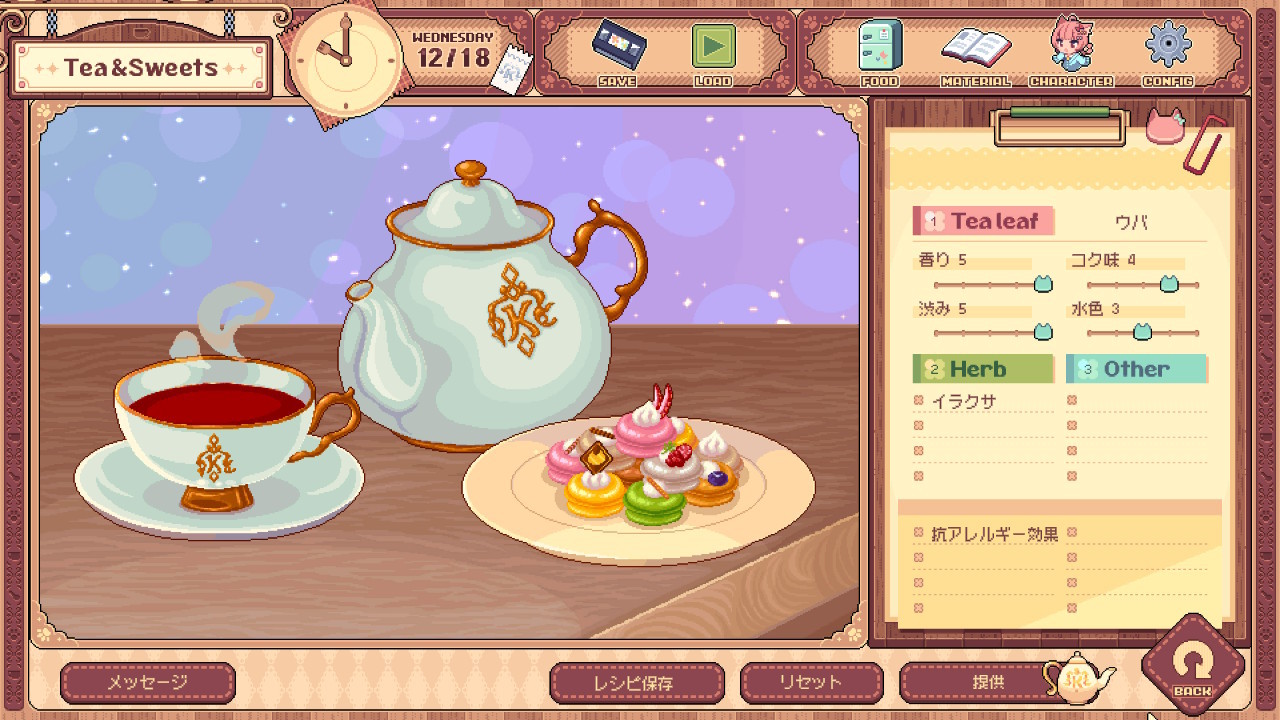Serve the tea with 提供 button

(x=988, y=683)
